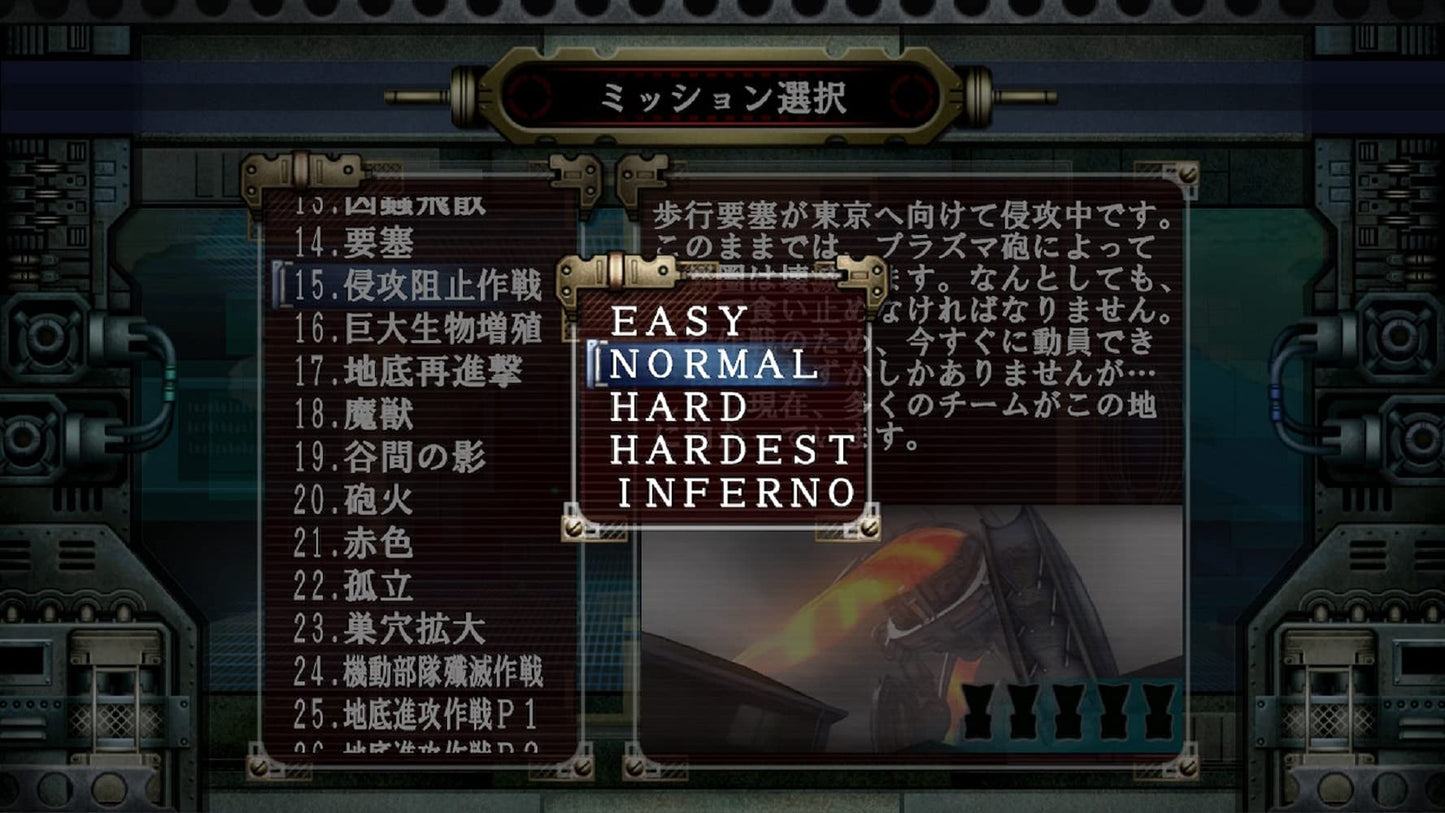Click the middle armor difficulty icon
The height and width of the screenshot is (813, 1445).
click(x=1070, y=711)
